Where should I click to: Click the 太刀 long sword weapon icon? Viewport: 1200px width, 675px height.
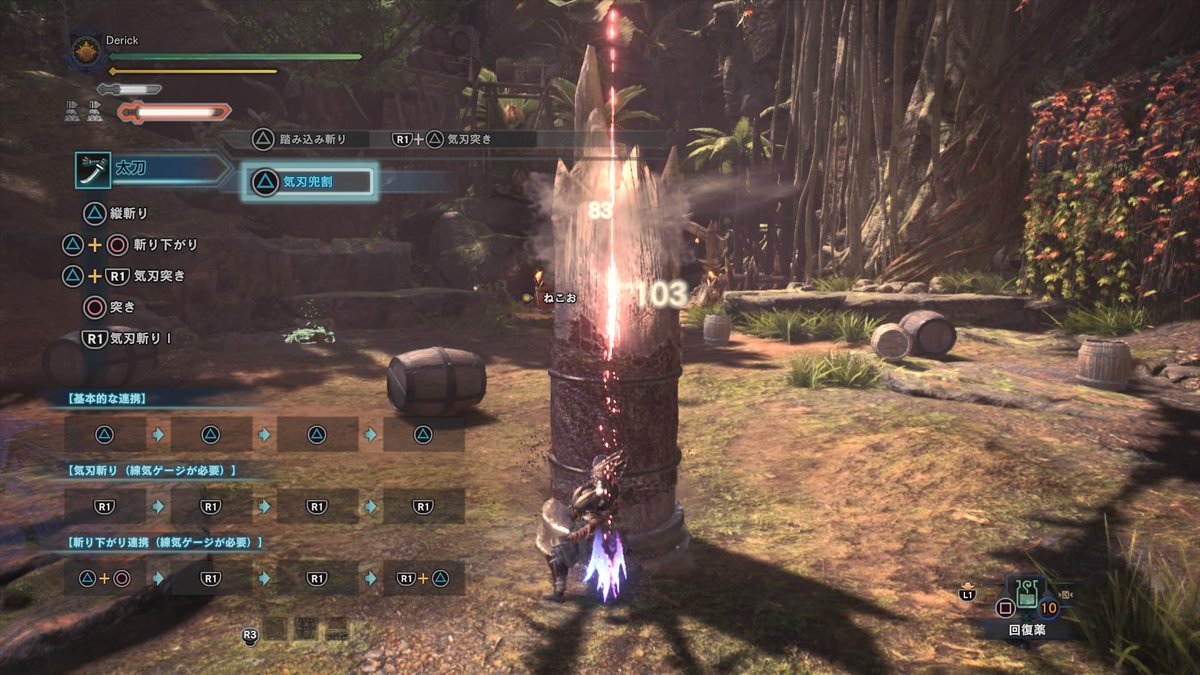click(x=93, y=170)
